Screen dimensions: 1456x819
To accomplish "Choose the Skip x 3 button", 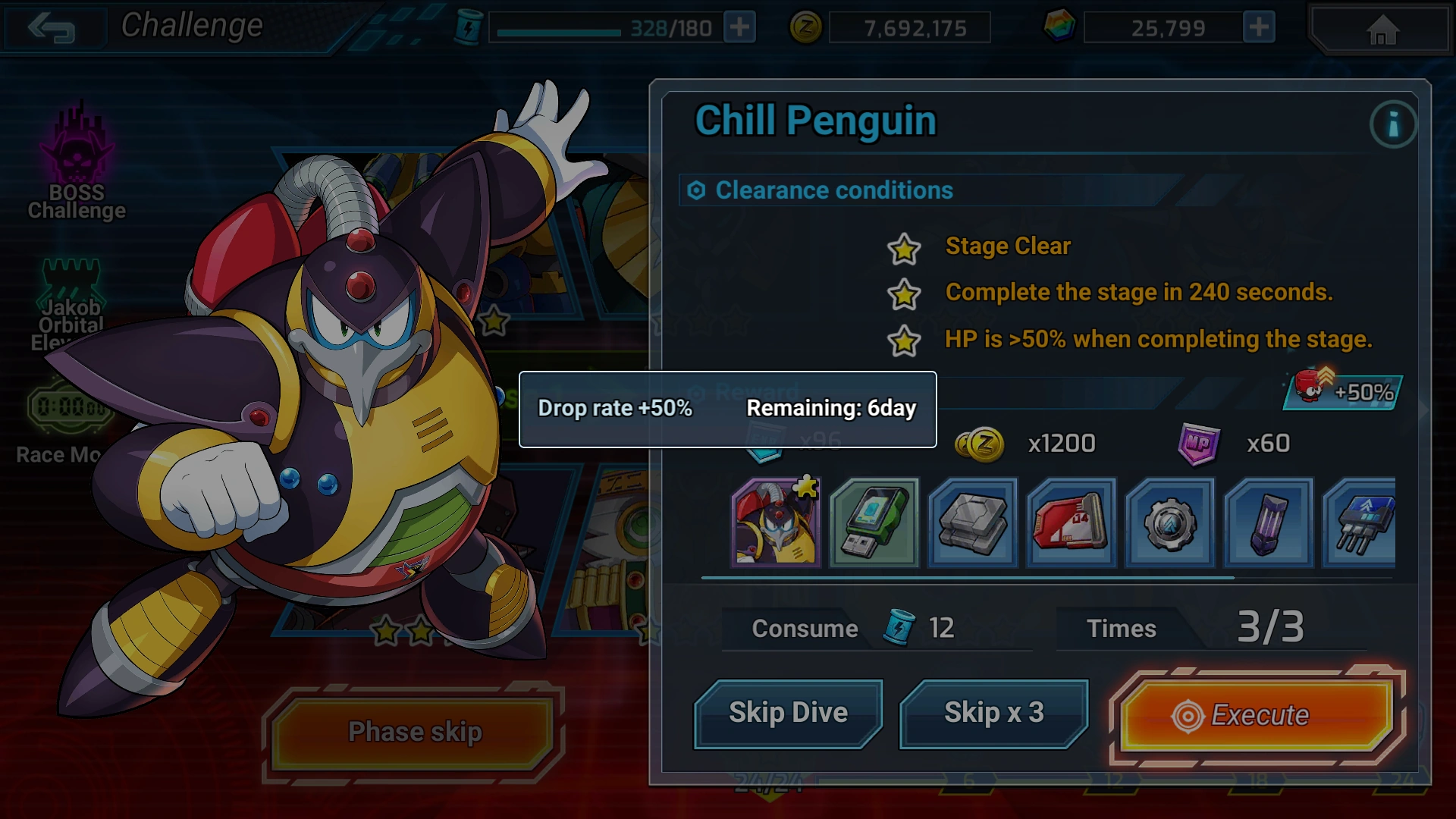I will coord(993,713).
